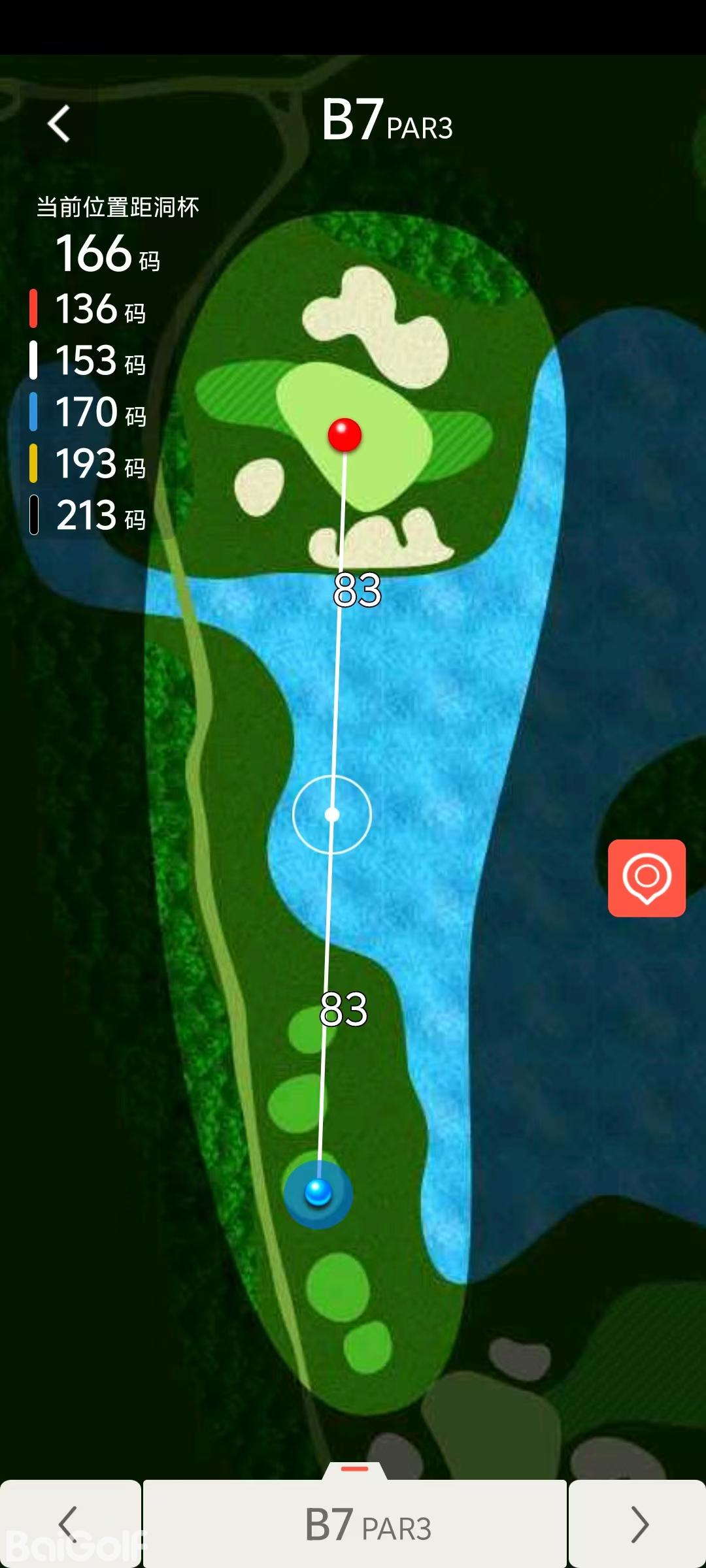Image resolution: width=706 pixels, height=1568 pixels.
Task: Go back using the top-left arrow
Action: coord(59,123)
